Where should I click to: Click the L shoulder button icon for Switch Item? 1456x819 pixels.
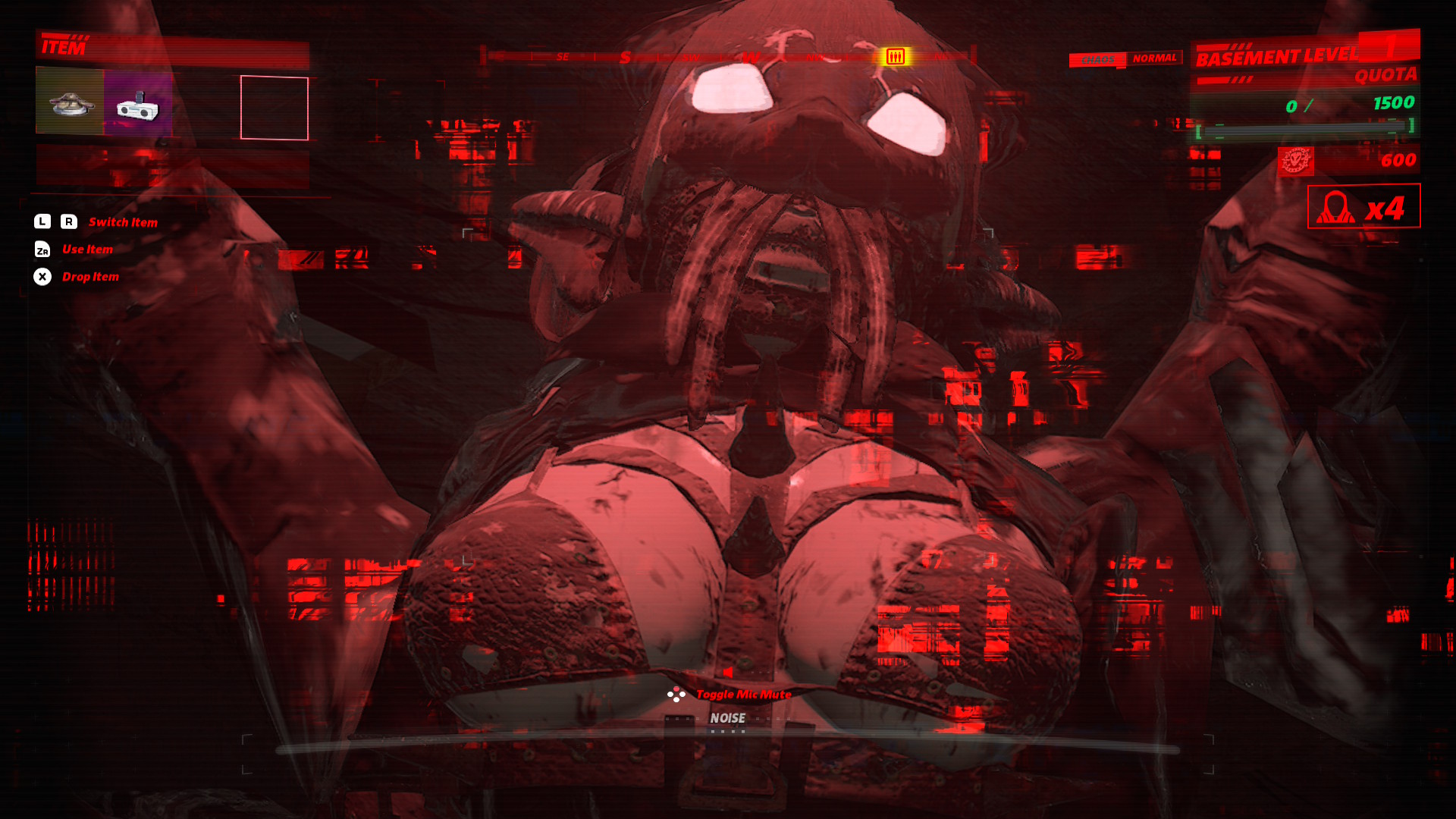coord(42,221)
